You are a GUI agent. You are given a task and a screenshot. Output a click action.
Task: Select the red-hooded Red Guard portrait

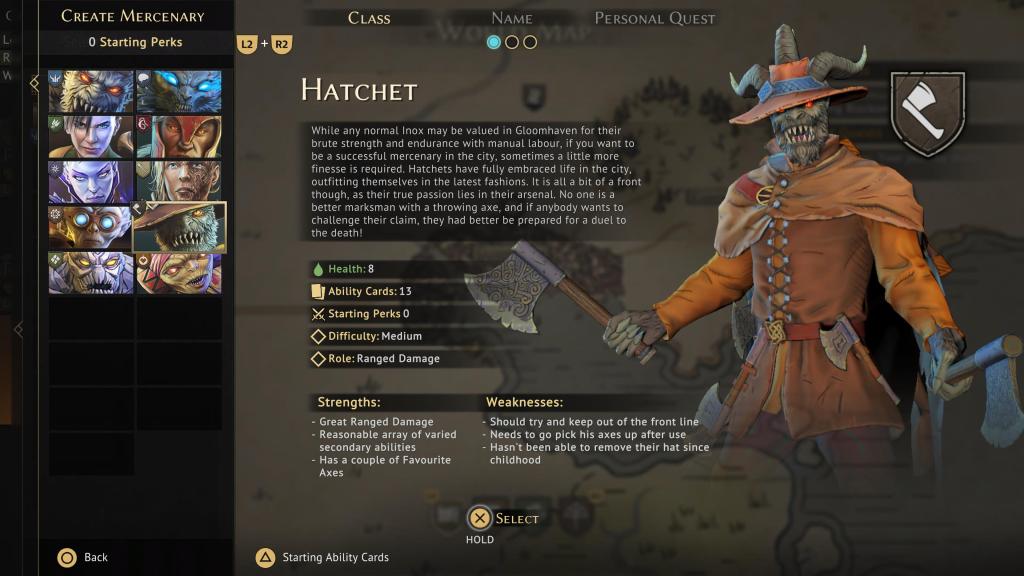(x=179, y=137)
